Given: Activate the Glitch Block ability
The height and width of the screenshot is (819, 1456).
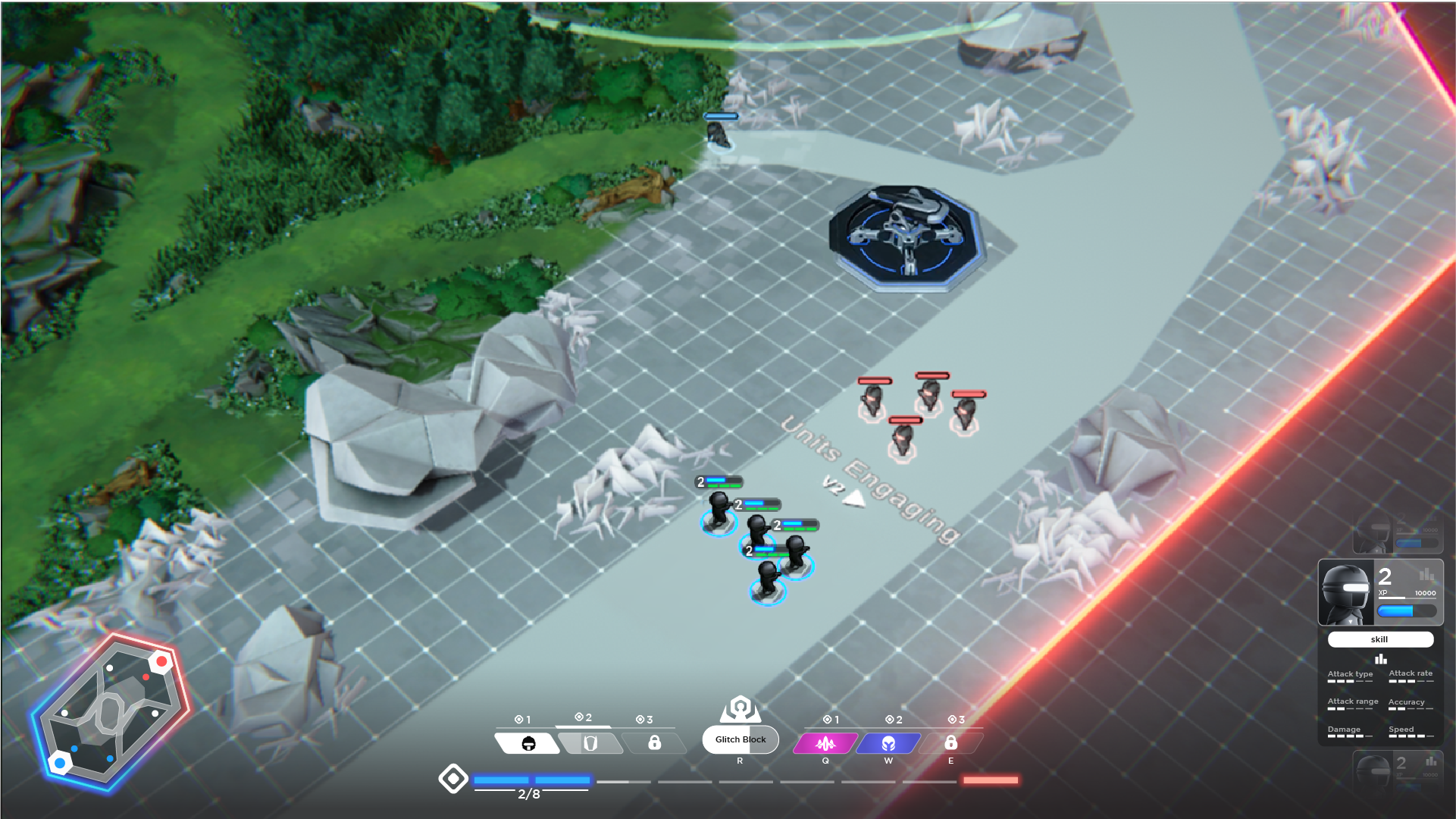Looking at the screenshot, I should (740, 739).
